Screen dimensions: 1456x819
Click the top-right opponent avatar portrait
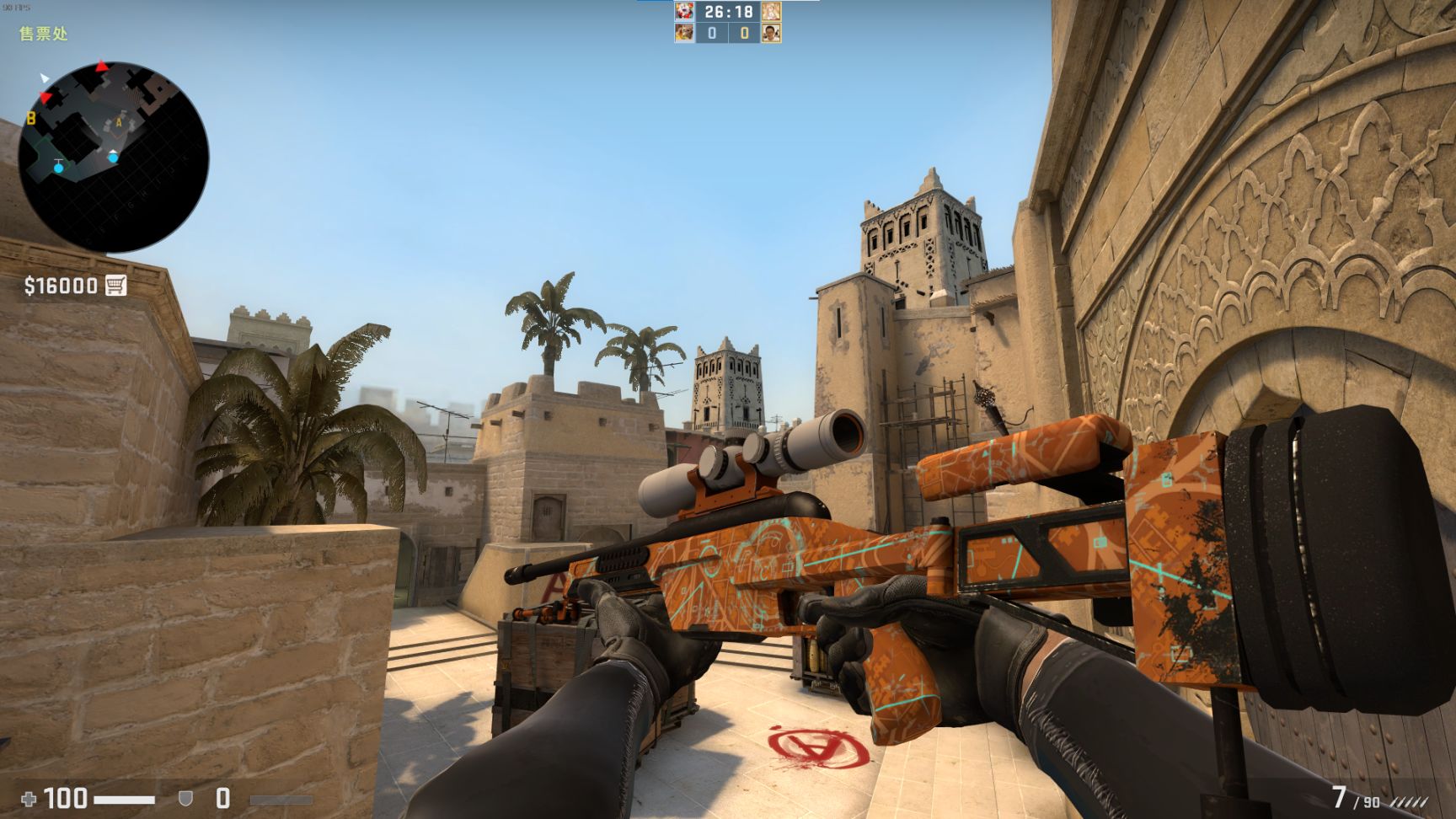[771, 12]
